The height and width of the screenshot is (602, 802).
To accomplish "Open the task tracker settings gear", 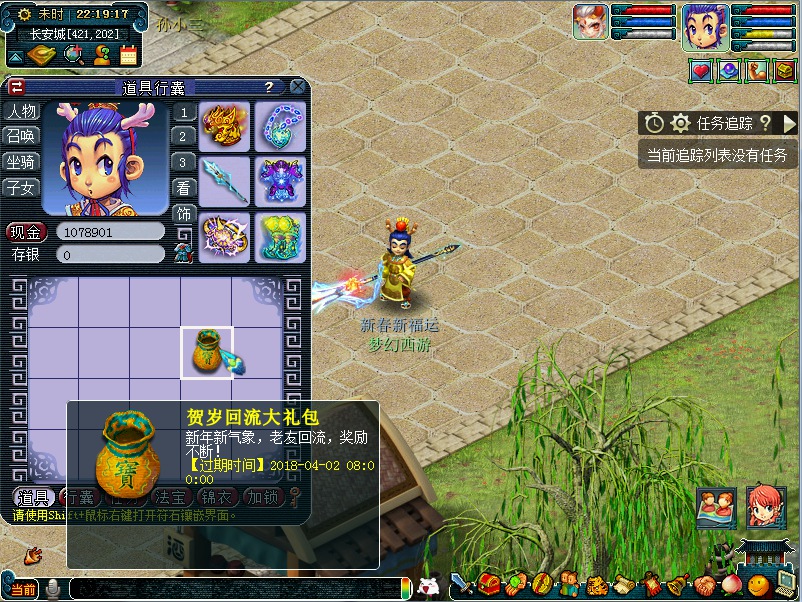I will [x=681, y=123].
